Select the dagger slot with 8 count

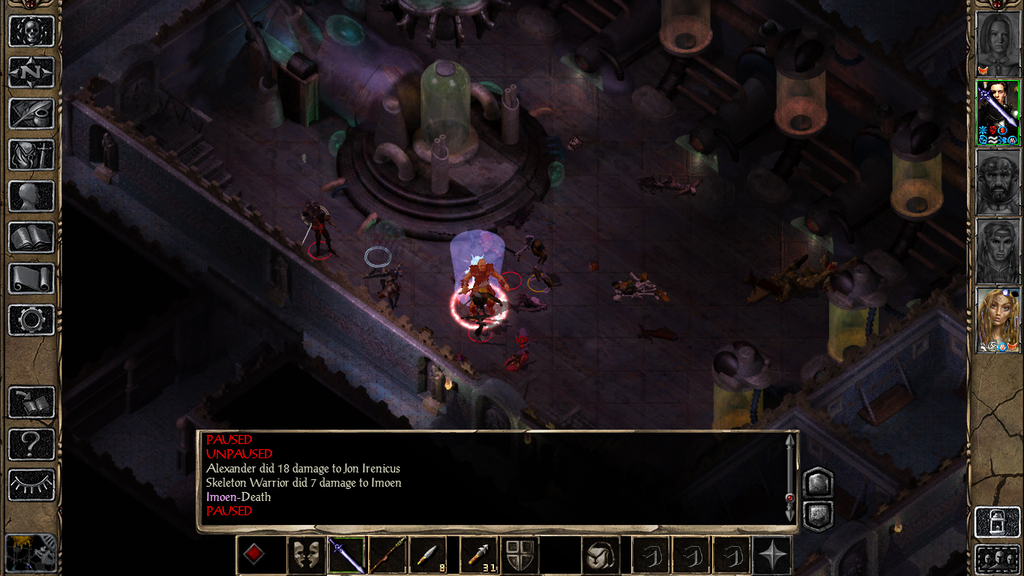429,555
